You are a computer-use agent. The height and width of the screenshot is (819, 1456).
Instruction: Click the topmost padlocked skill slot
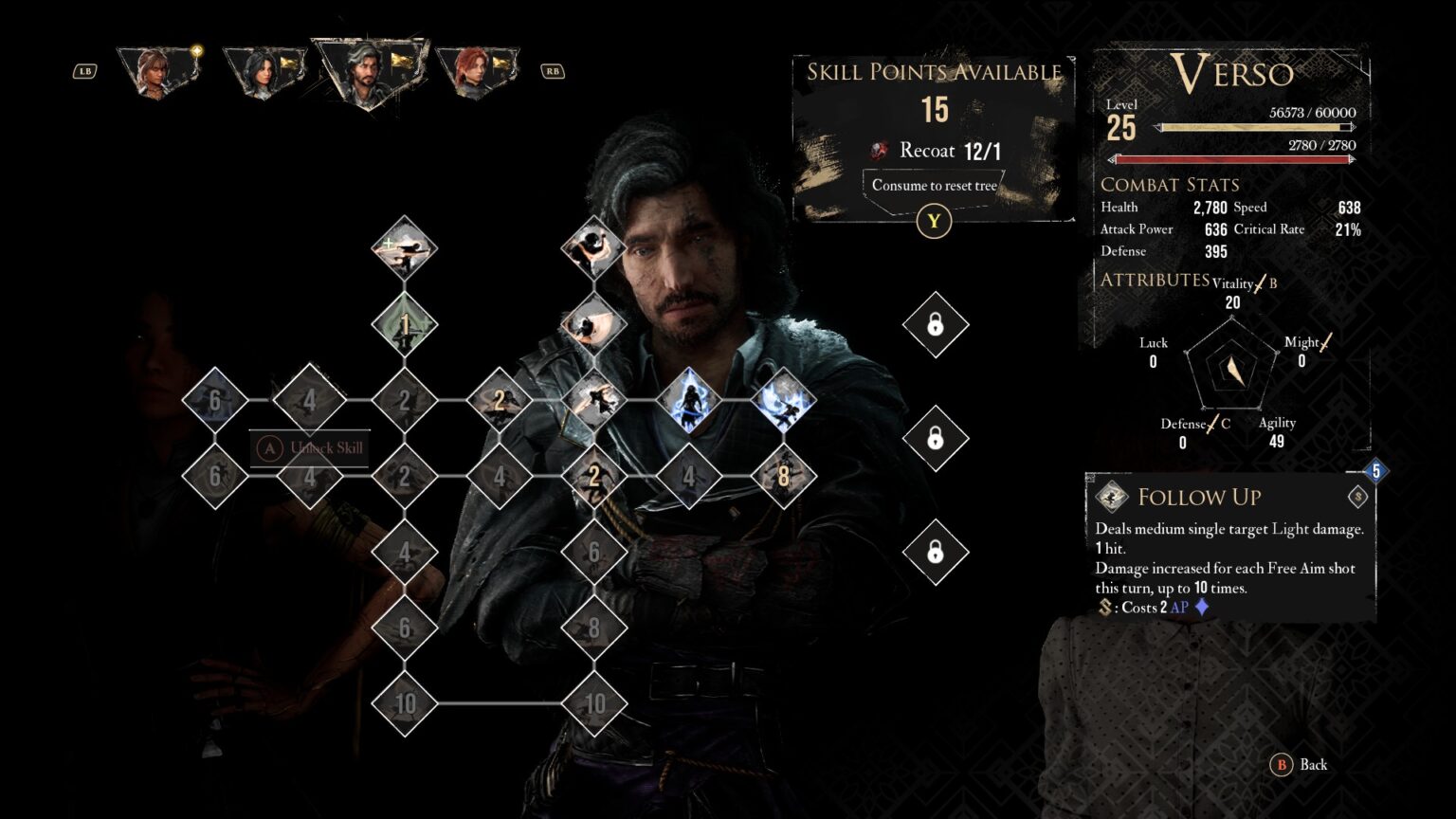(x=937, y=325)
